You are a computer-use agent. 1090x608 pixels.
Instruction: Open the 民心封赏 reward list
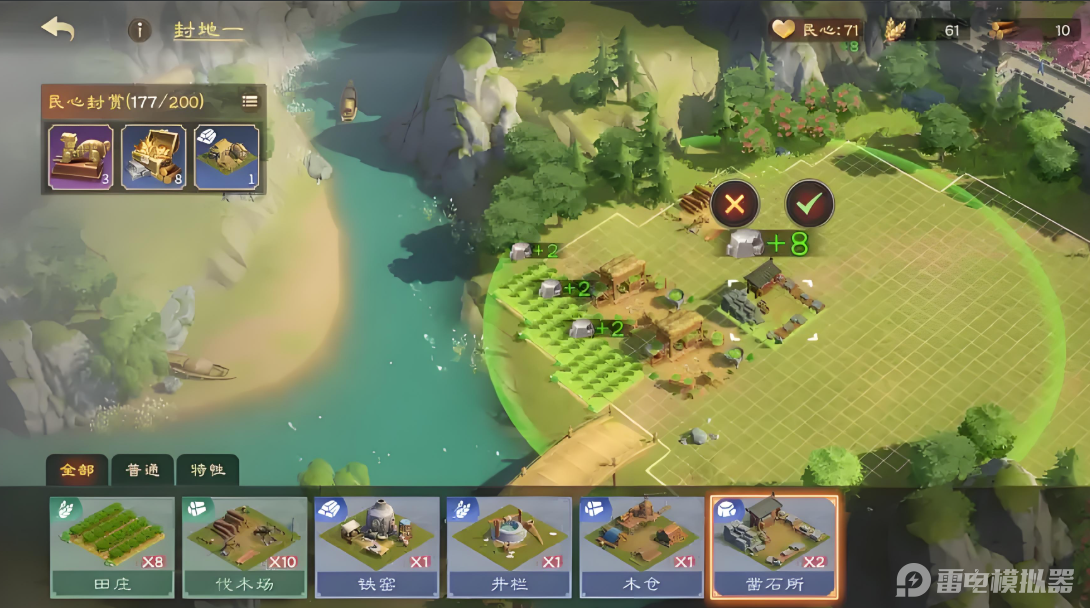click(250, 101)
